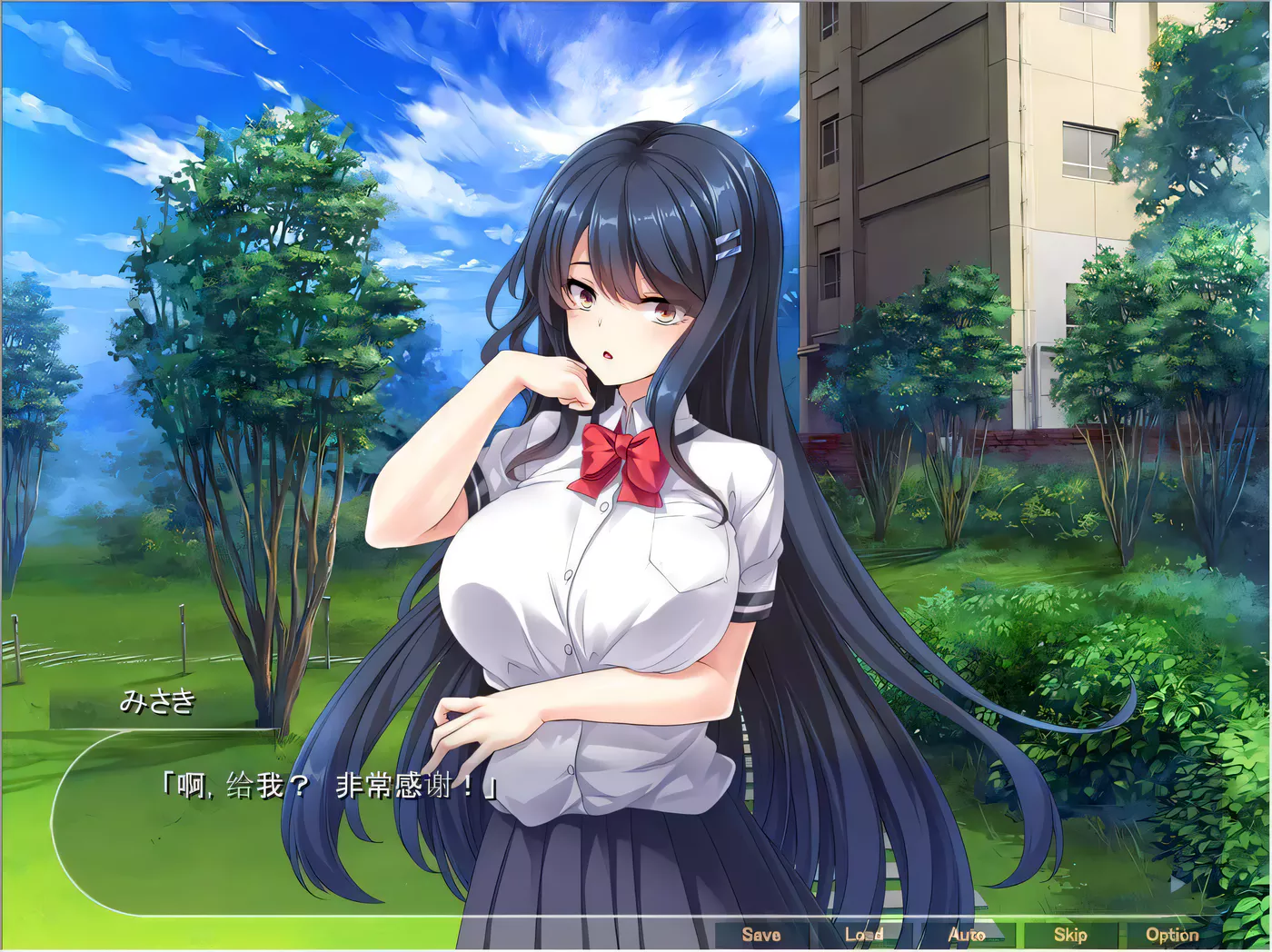Image resolution: width=1272 pixels, height=952 pixels.
Task: Click Option at the far bottom right
Action: 1174,934
